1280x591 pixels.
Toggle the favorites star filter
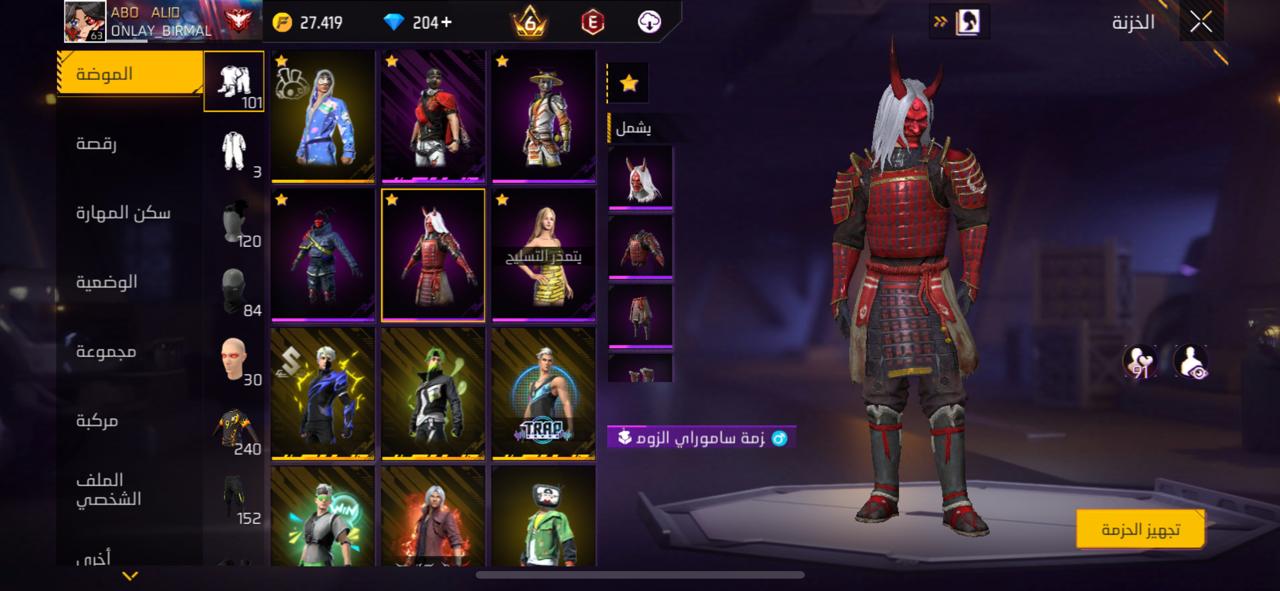628,84
